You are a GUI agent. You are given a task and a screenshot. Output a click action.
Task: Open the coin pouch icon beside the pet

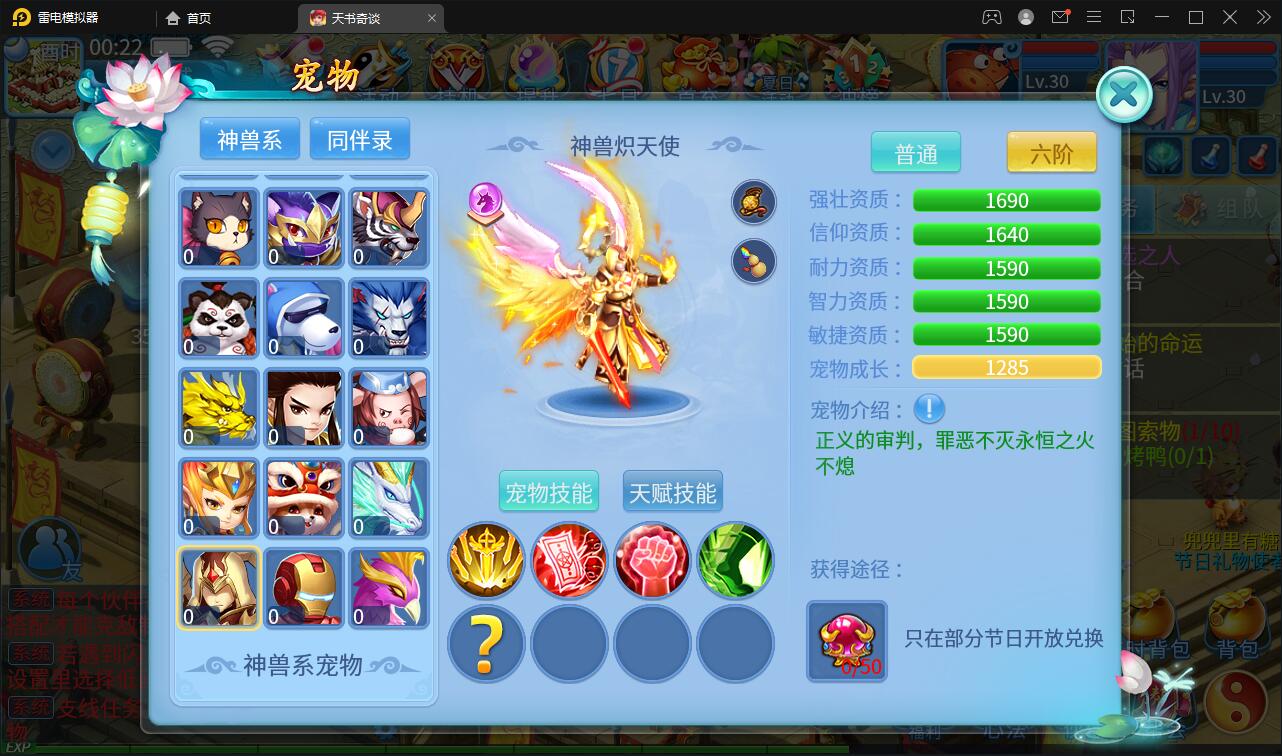pos(753,201)
